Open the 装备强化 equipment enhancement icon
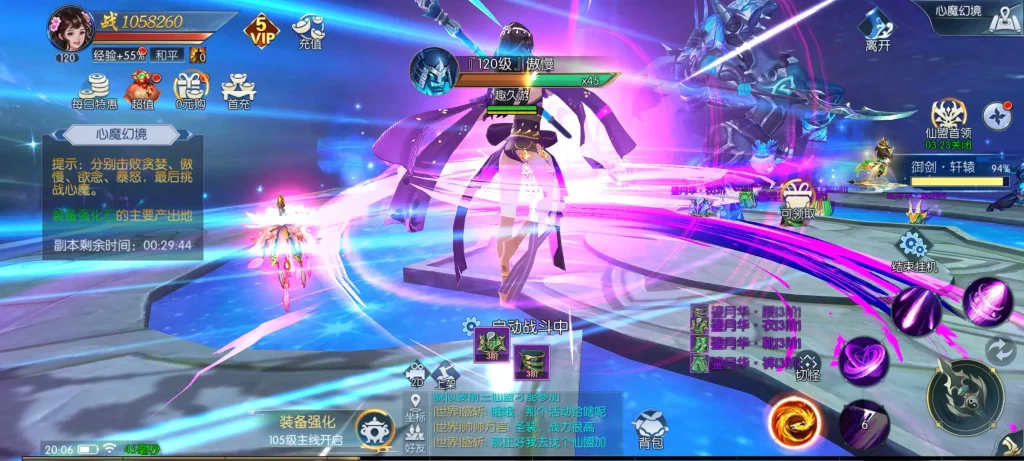The height and width of the screenshot is (461, 1024). (375, 429)
